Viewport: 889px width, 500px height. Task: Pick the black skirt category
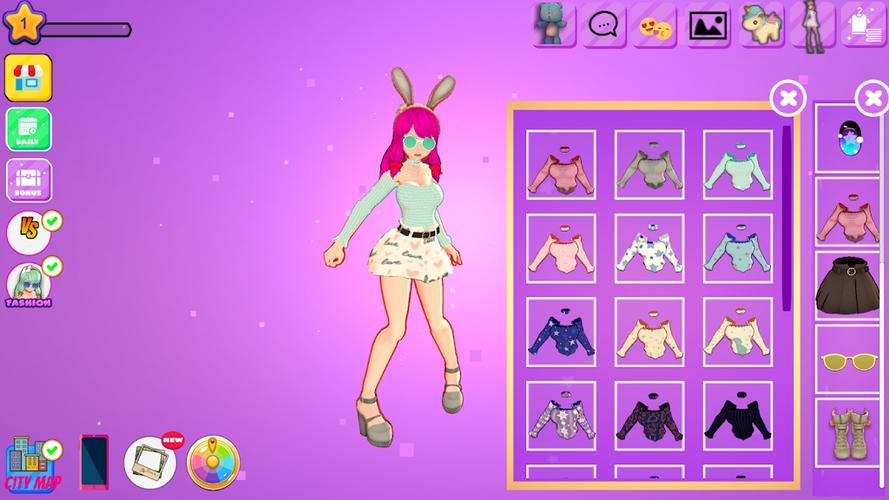846,285
